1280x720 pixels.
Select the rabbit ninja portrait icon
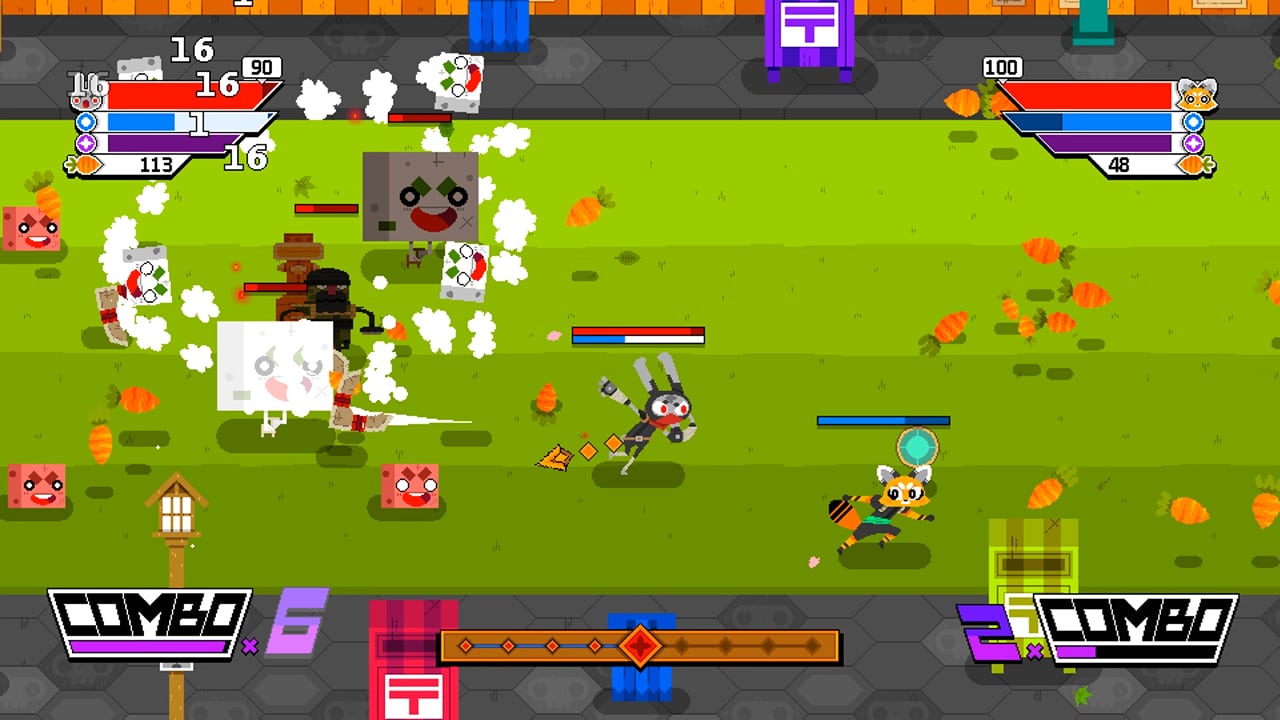click(85, 102)
